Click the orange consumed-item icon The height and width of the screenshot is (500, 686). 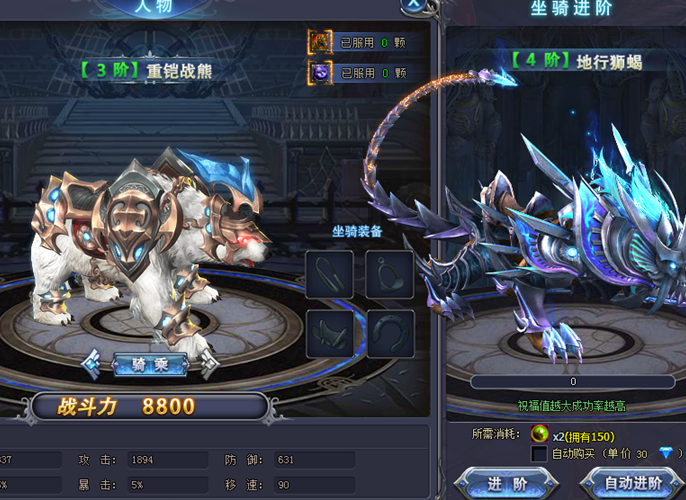point(319,42)
